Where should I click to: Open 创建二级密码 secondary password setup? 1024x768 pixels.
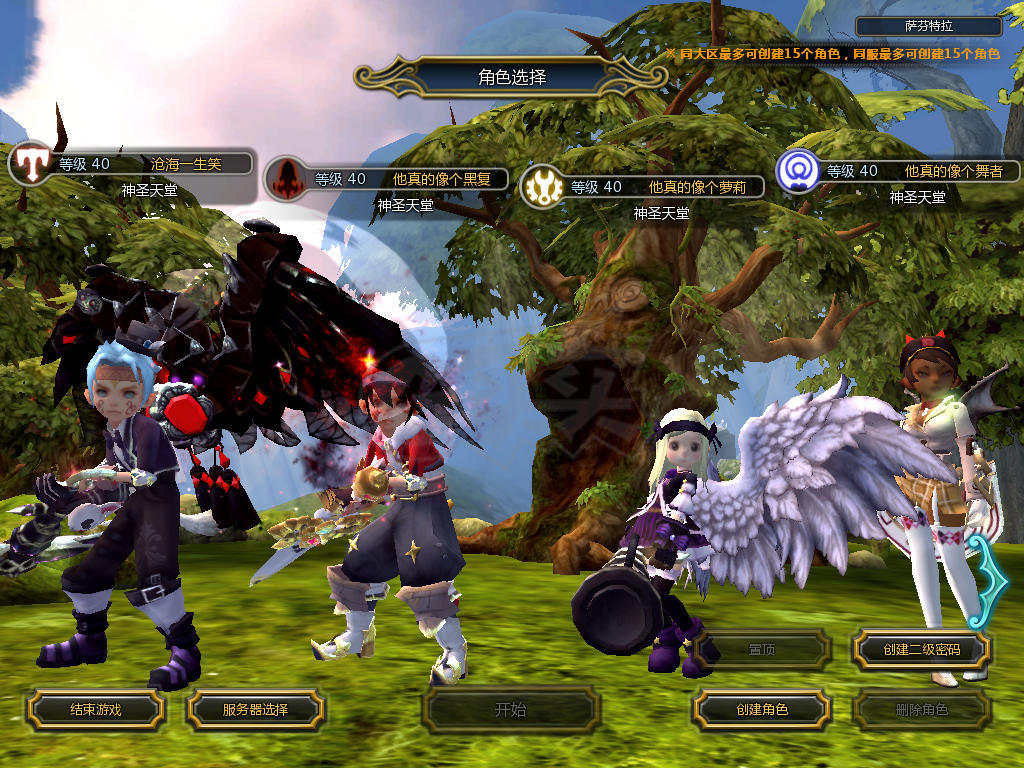921,649
